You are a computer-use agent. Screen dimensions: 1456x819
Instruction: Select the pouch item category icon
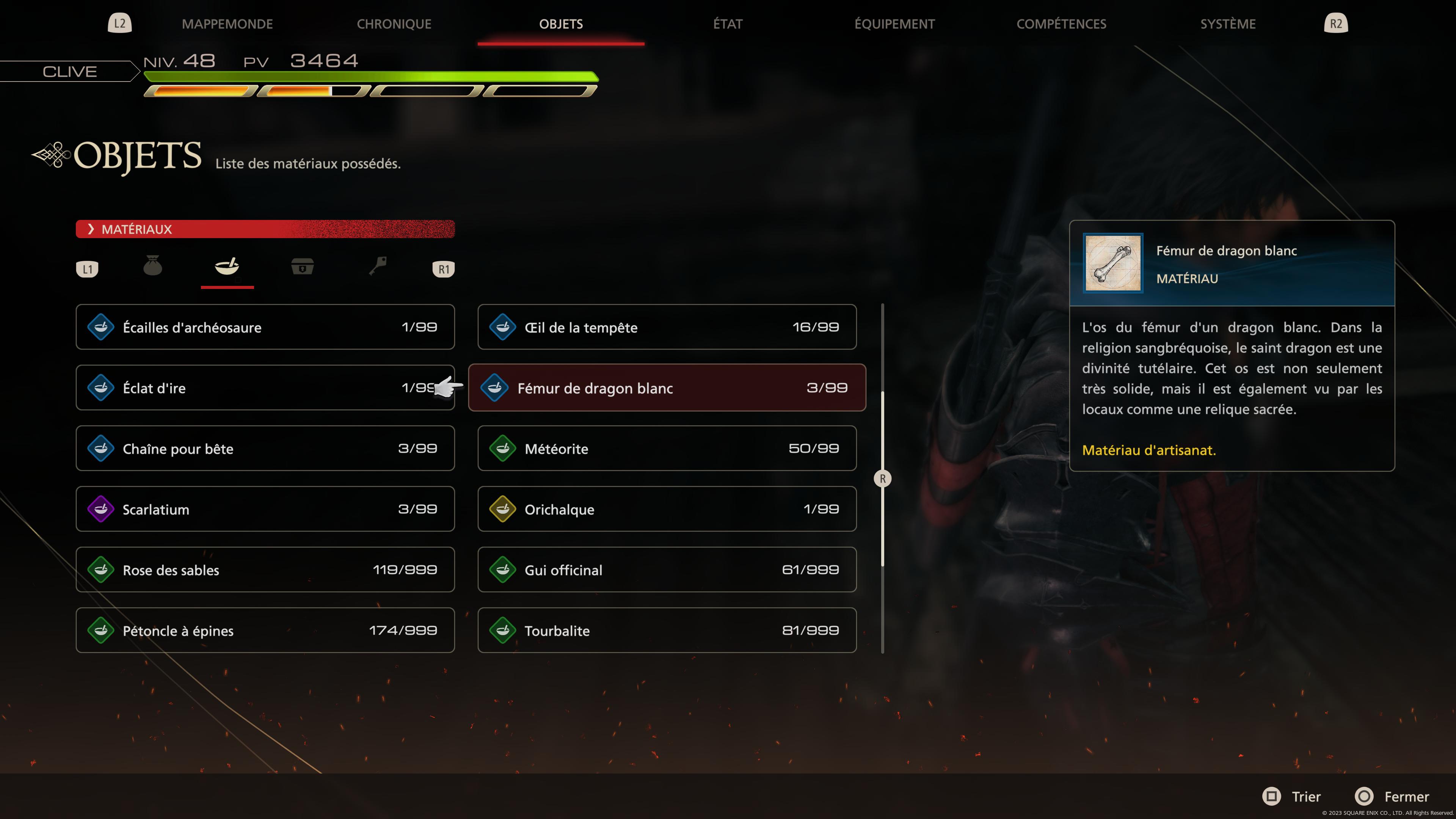click(x=152, y=266)
